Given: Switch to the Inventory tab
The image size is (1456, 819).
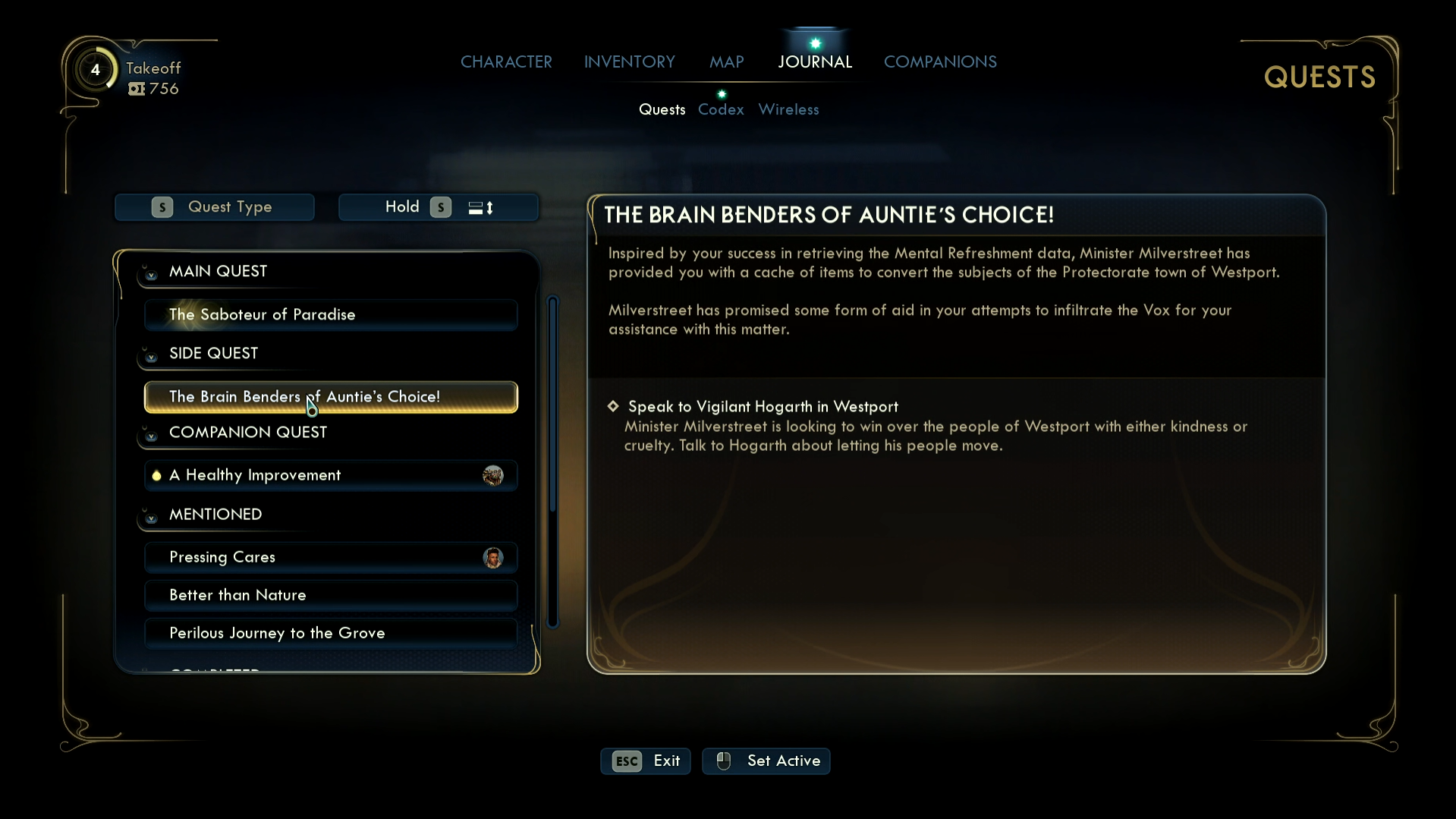Looking at the screenshot, I should 629,61.
